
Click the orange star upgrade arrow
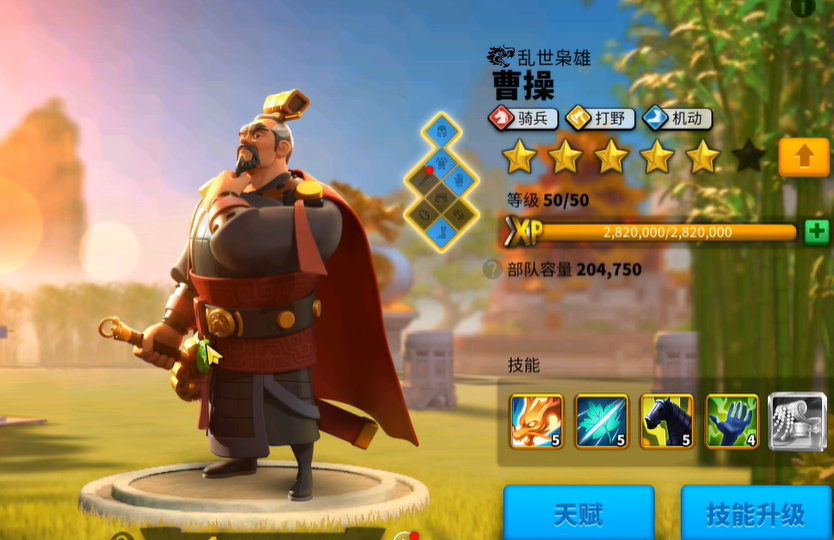803,157
